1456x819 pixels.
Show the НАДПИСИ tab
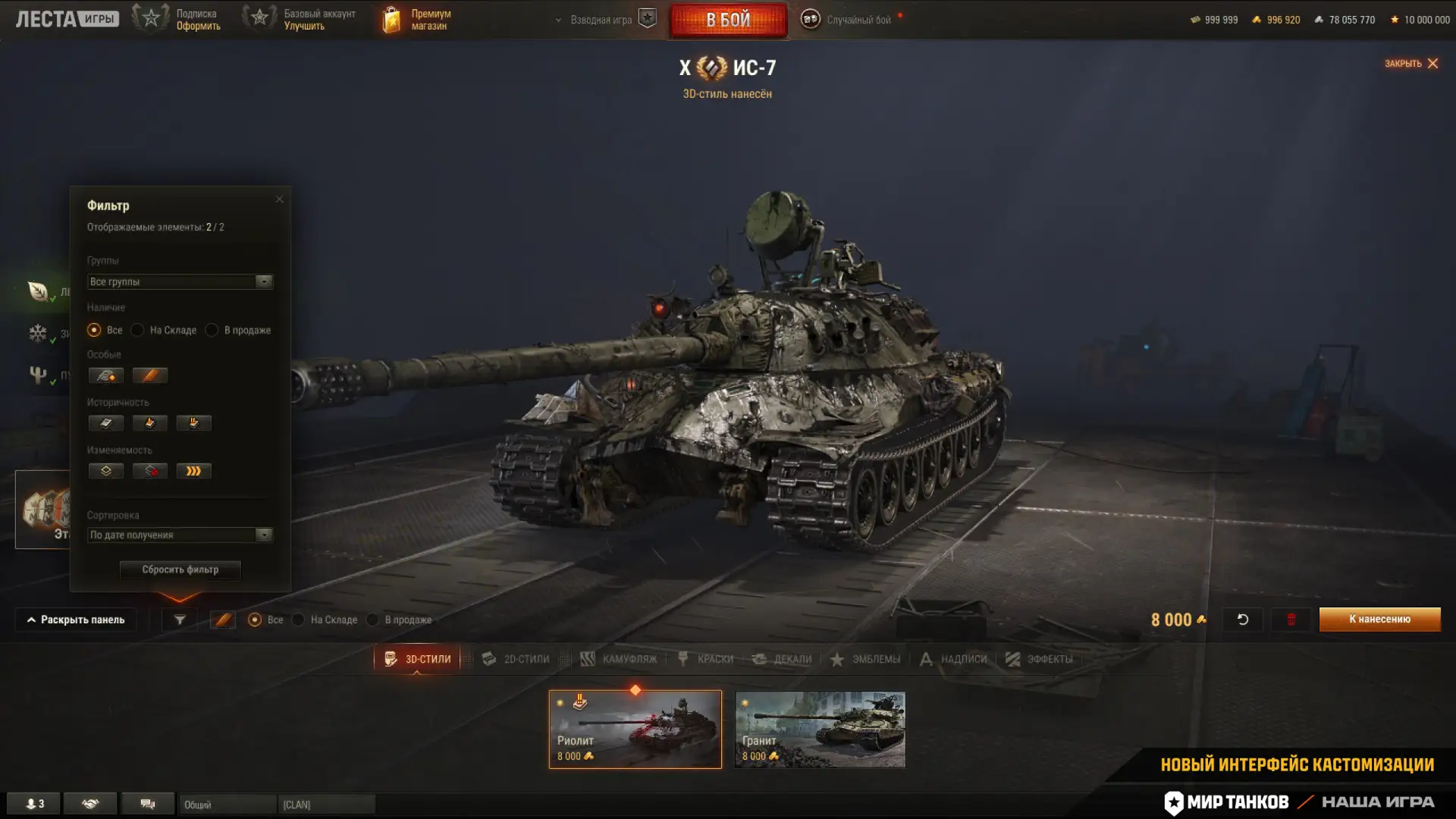[x=953, y=659]
